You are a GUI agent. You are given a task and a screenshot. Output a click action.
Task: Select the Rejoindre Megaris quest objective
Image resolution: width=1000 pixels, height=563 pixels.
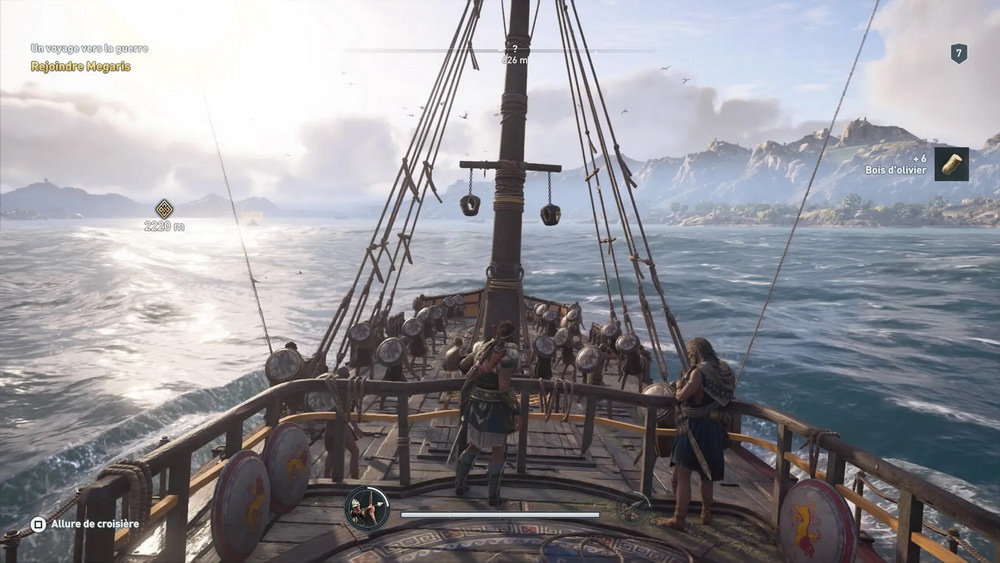pyautogui.click(x=80, y=66)
